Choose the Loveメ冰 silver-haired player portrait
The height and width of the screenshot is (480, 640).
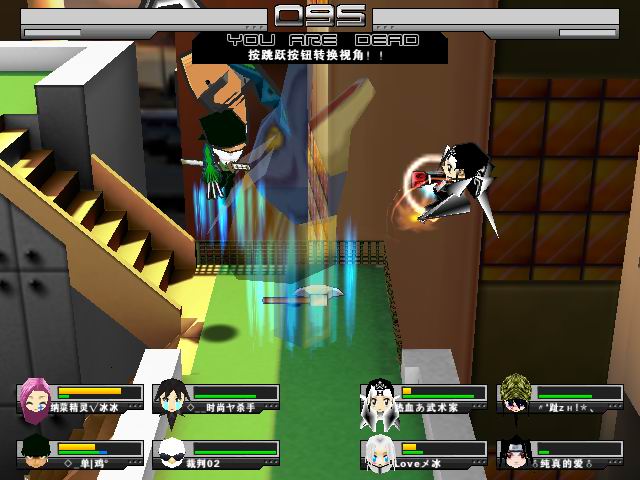click(x=380, y=451)
